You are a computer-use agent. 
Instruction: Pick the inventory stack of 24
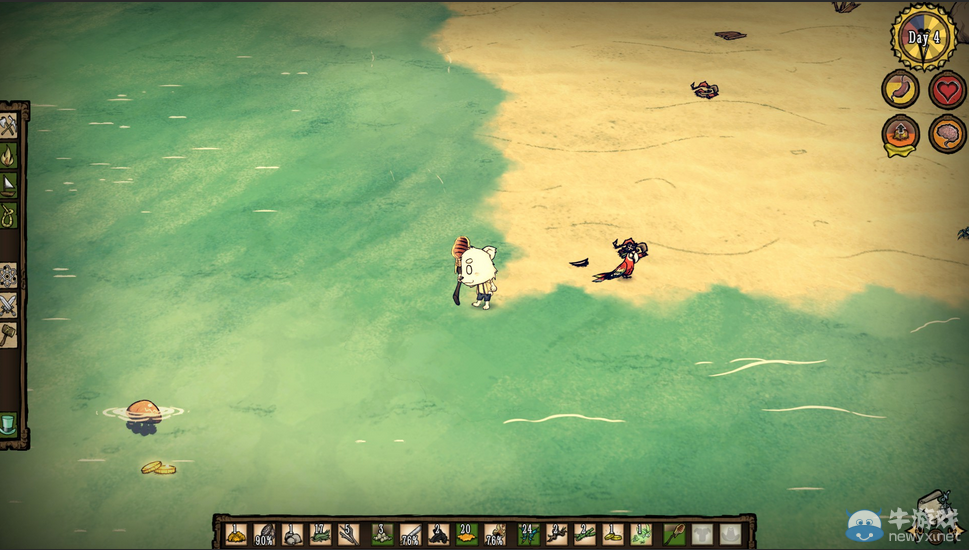tap(527, 534)
